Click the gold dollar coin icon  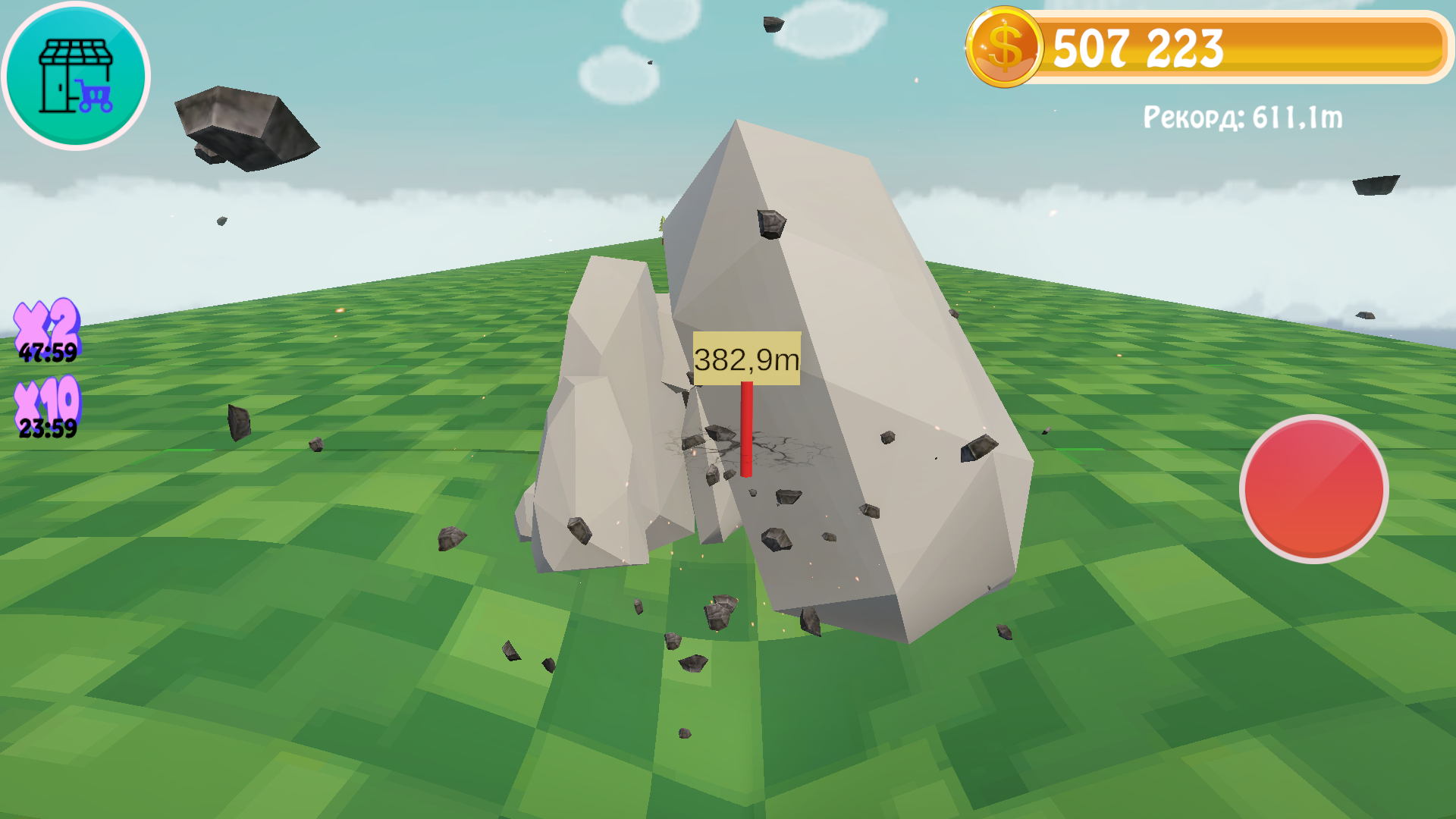pos(1005,47)
